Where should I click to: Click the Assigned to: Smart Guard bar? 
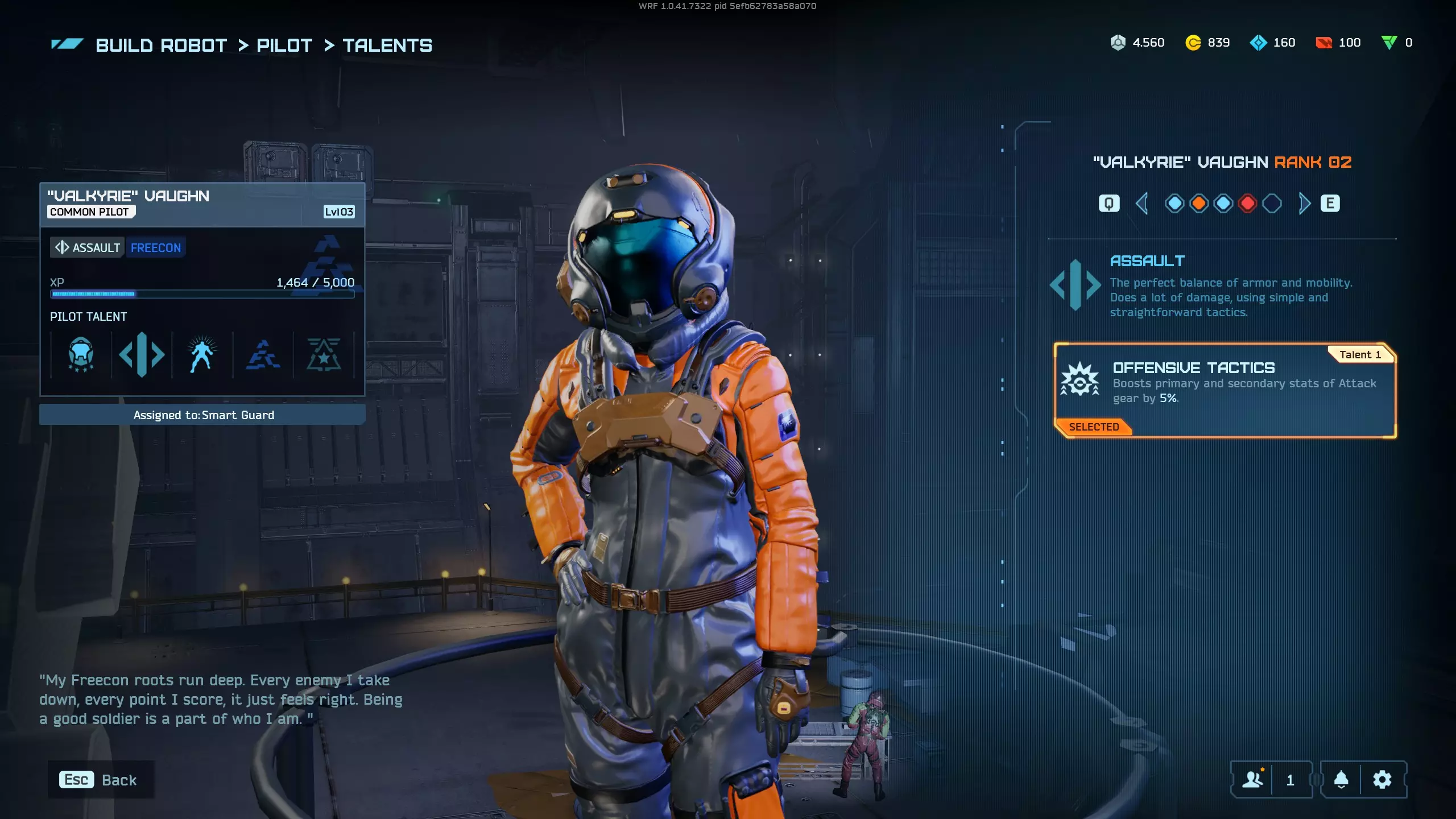point(202,415)
